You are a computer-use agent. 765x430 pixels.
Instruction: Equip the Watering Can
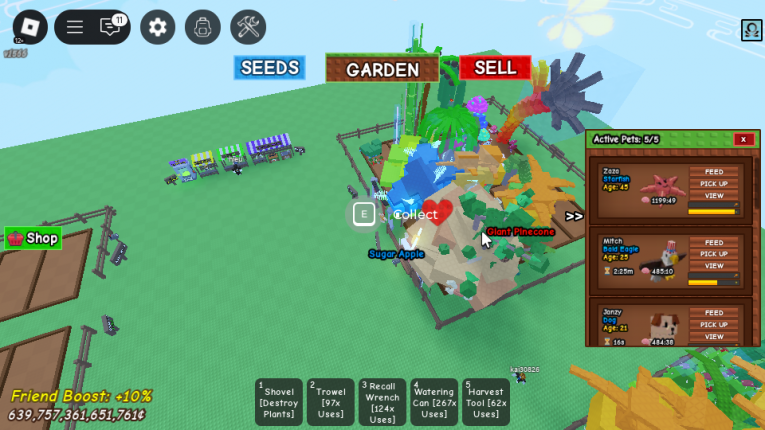pos(434,402)
